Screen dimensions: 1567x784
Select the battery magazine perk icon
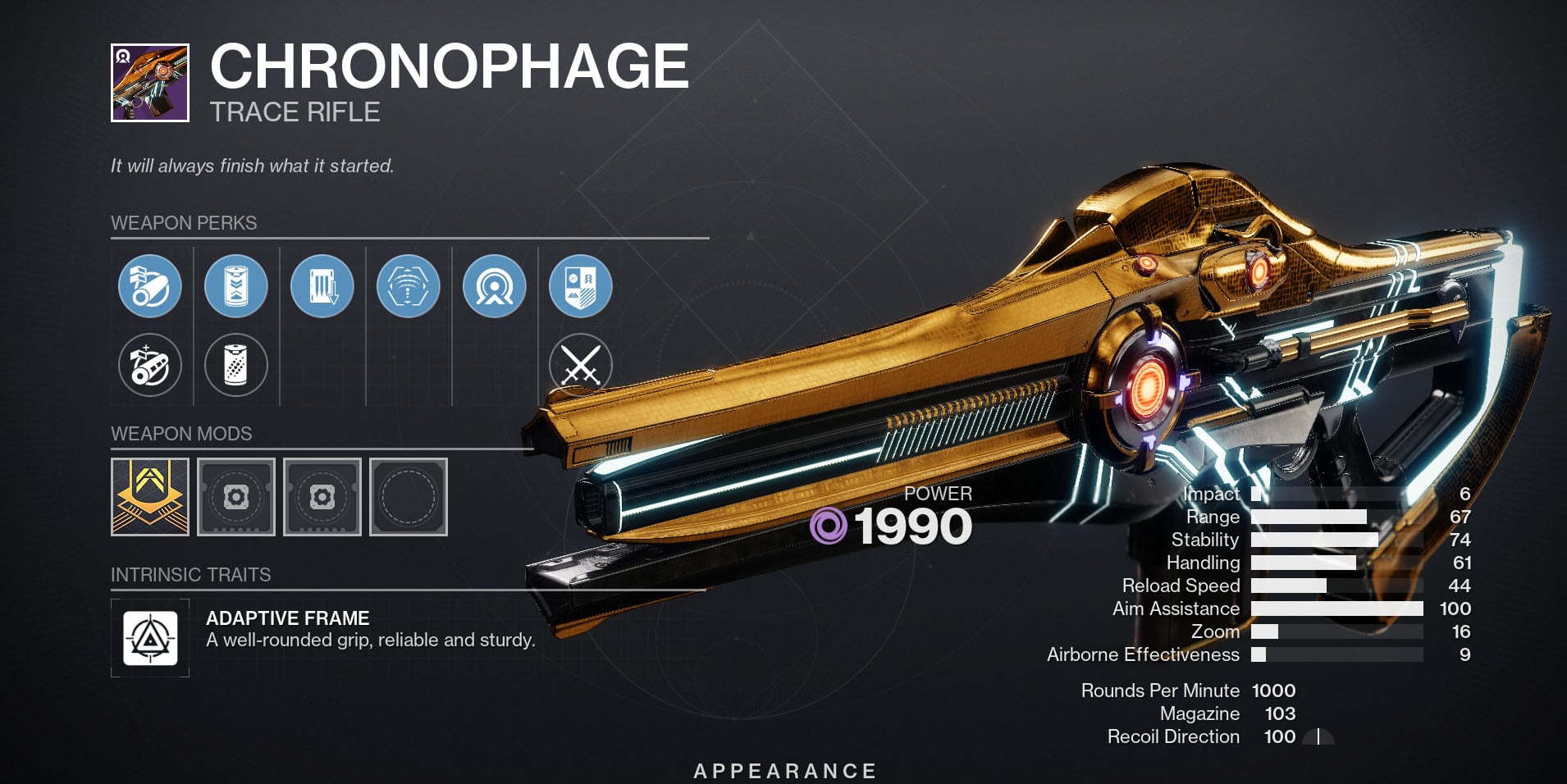tap(236, 286)
